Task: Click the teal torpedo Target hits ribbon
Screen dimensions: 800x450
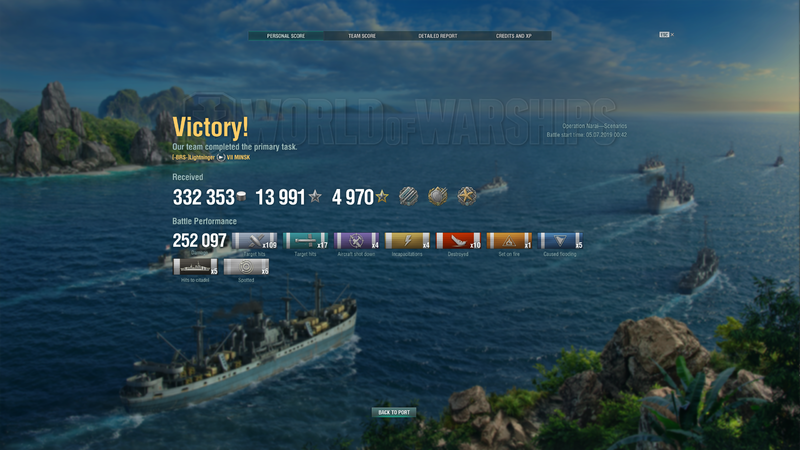Action: click(x=306, y=241)
